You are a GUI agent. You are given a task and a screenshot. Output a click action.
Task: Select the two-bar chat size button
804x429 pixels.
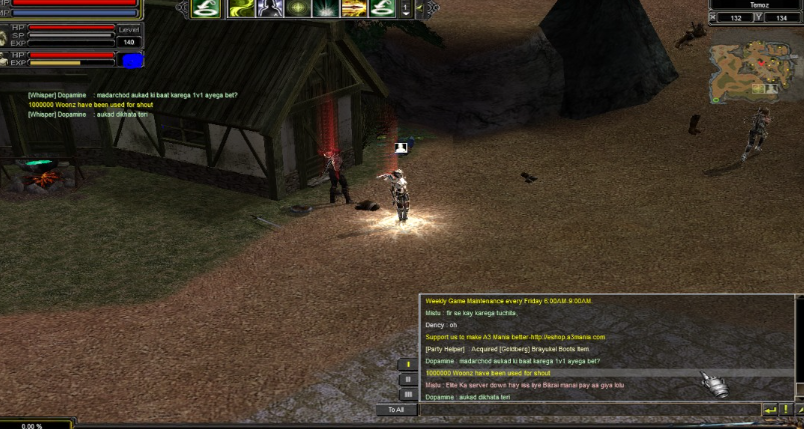click(x=408, y=379)
